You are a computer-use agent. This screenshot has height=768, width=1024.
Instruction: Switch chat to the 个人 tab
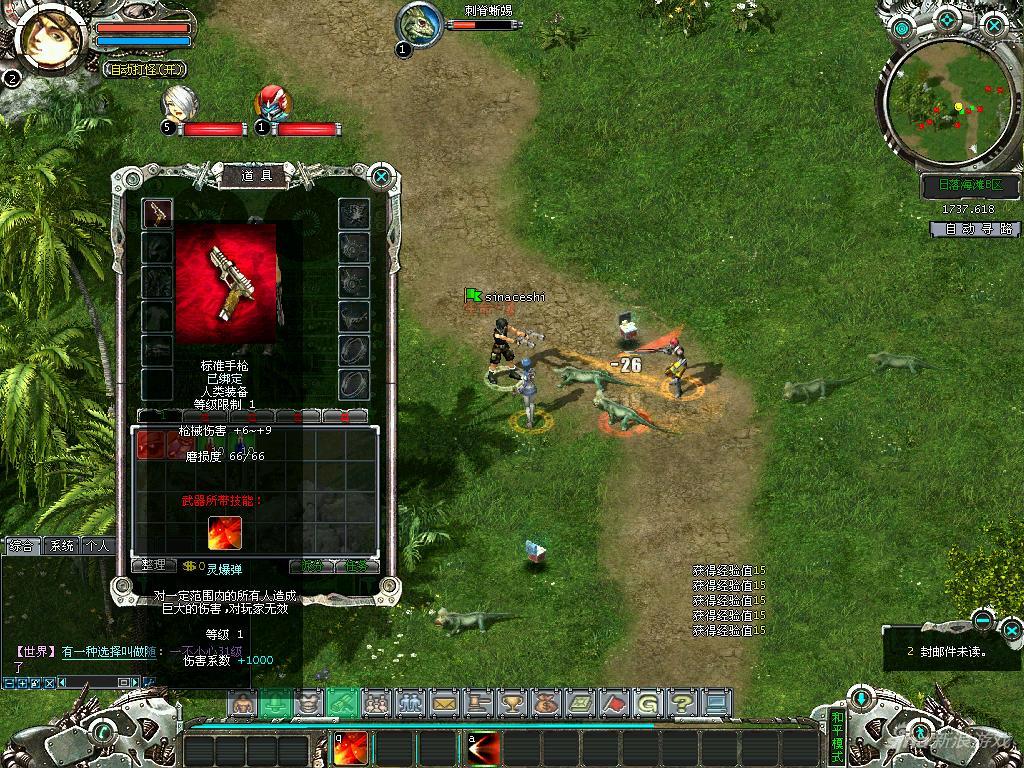(97, 545)
